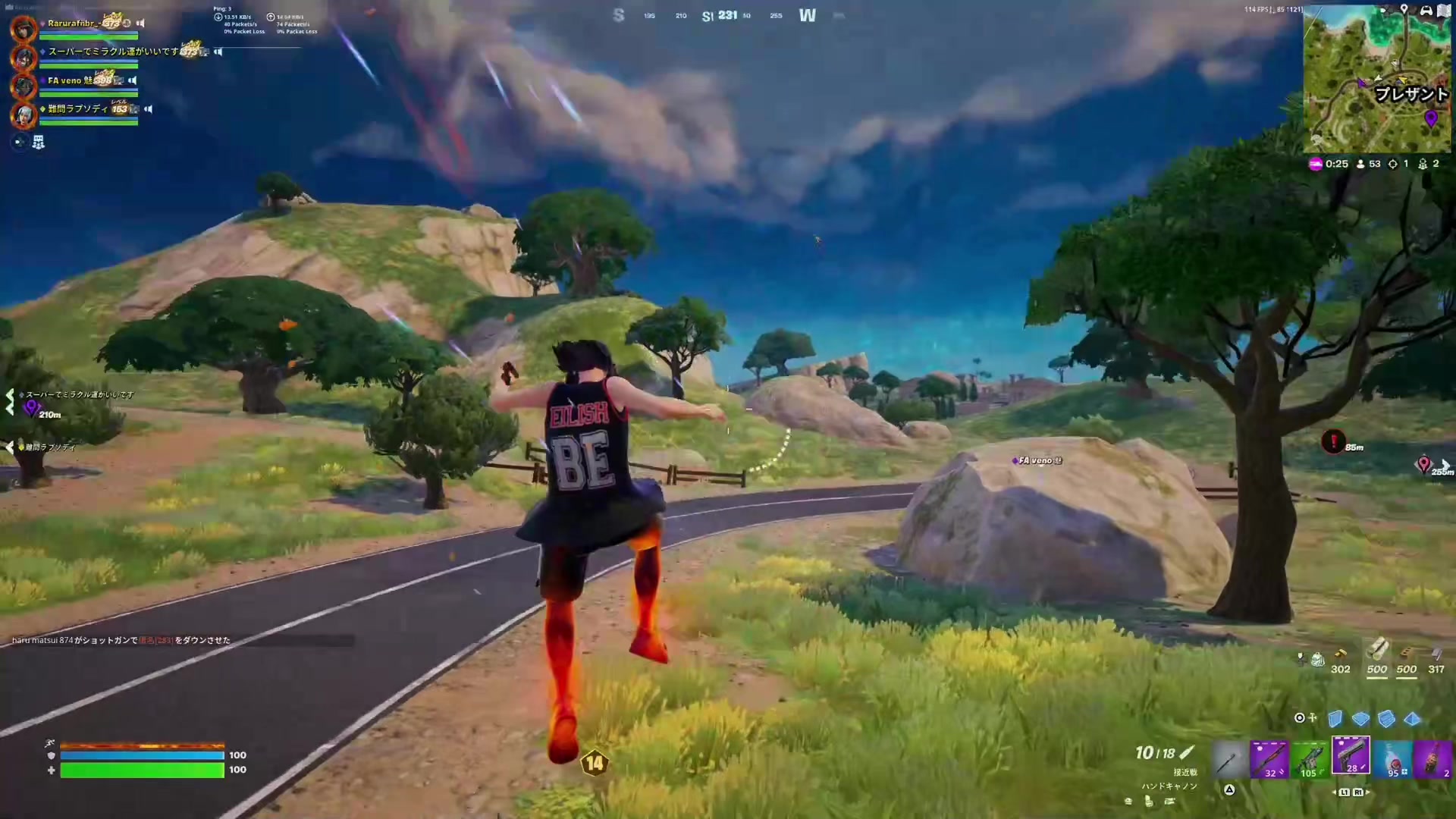Screen dimensions: 1456x819
Task: Click the red exclamation marker at 85m
Action: click(1333, 441)
